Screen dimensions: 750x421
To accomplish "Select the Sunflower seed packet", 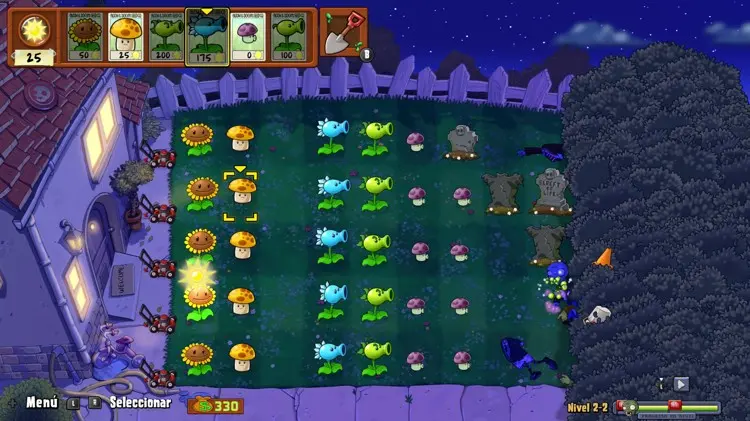I will click(x=85, y=36).
